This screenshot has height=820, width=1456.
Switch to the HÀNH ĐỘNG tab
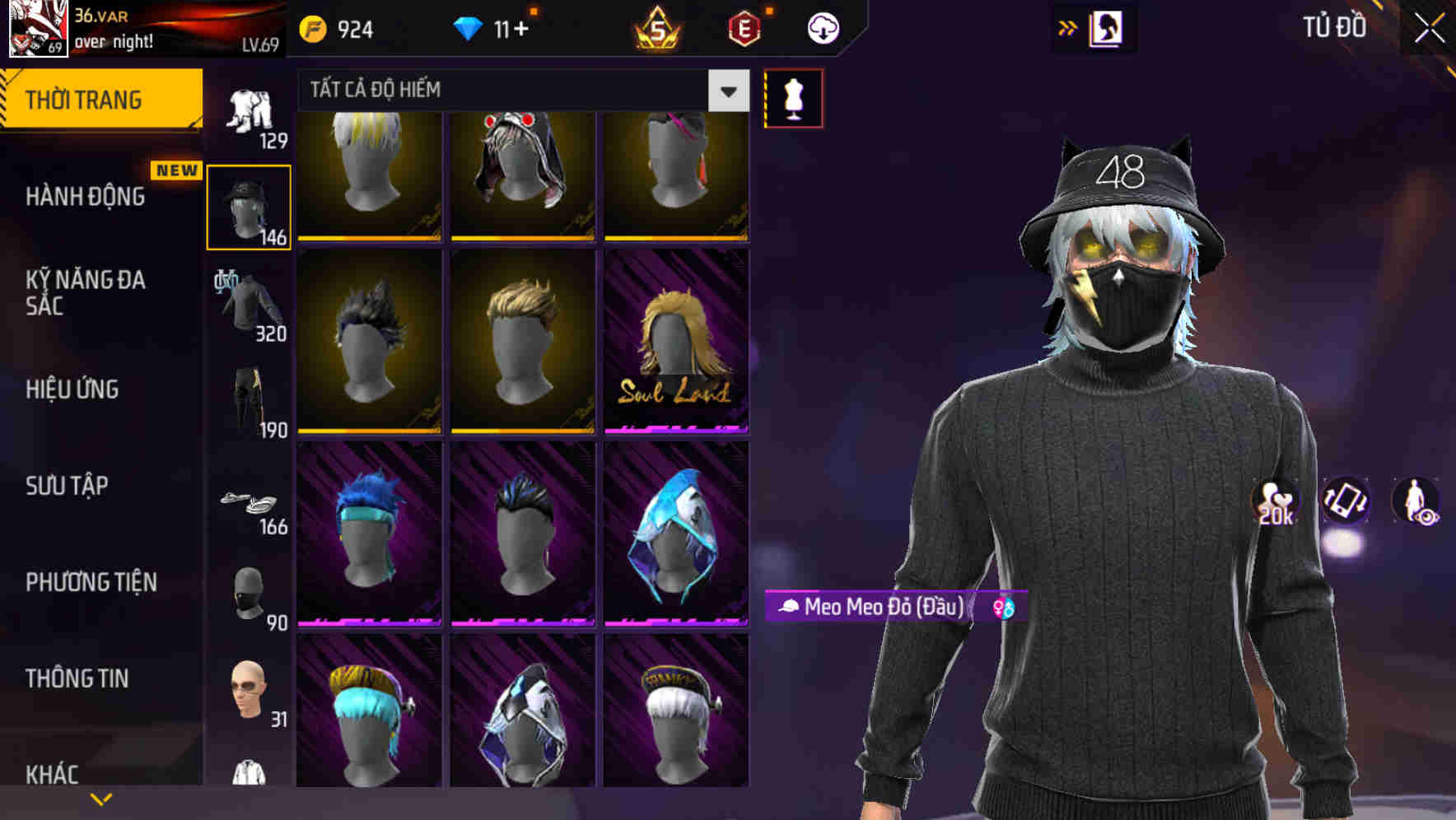click(86, 198)
